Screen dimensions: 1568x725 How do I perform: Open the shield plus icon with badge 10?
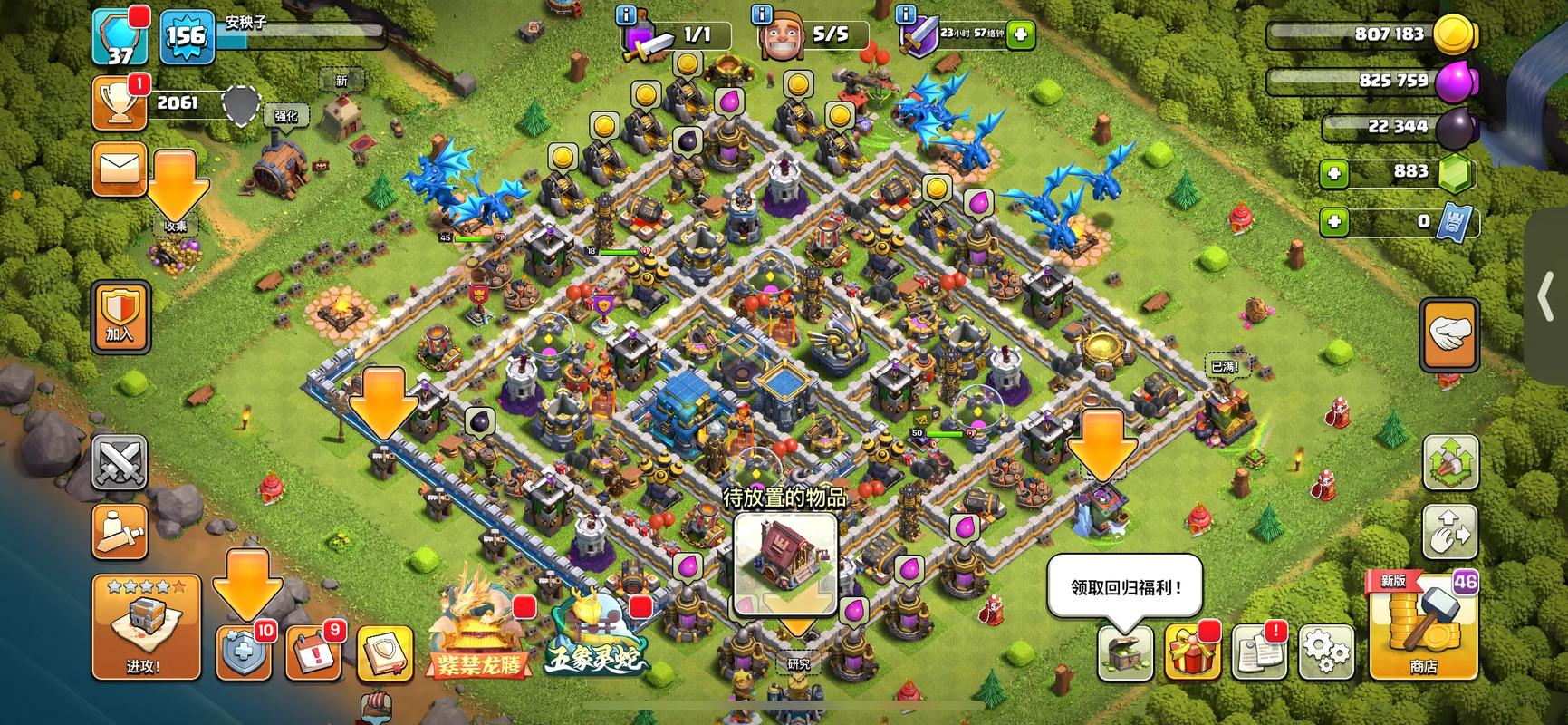coord(243,652)
